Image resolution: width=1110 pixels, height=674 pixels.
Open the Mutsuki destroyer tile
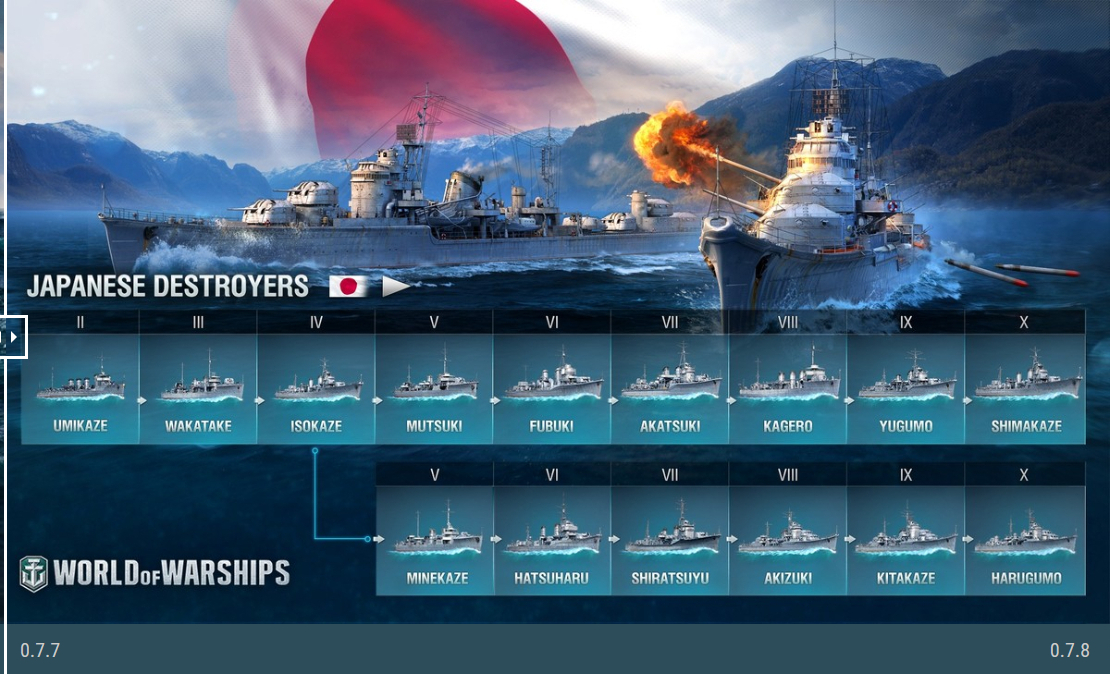[434, 389]
